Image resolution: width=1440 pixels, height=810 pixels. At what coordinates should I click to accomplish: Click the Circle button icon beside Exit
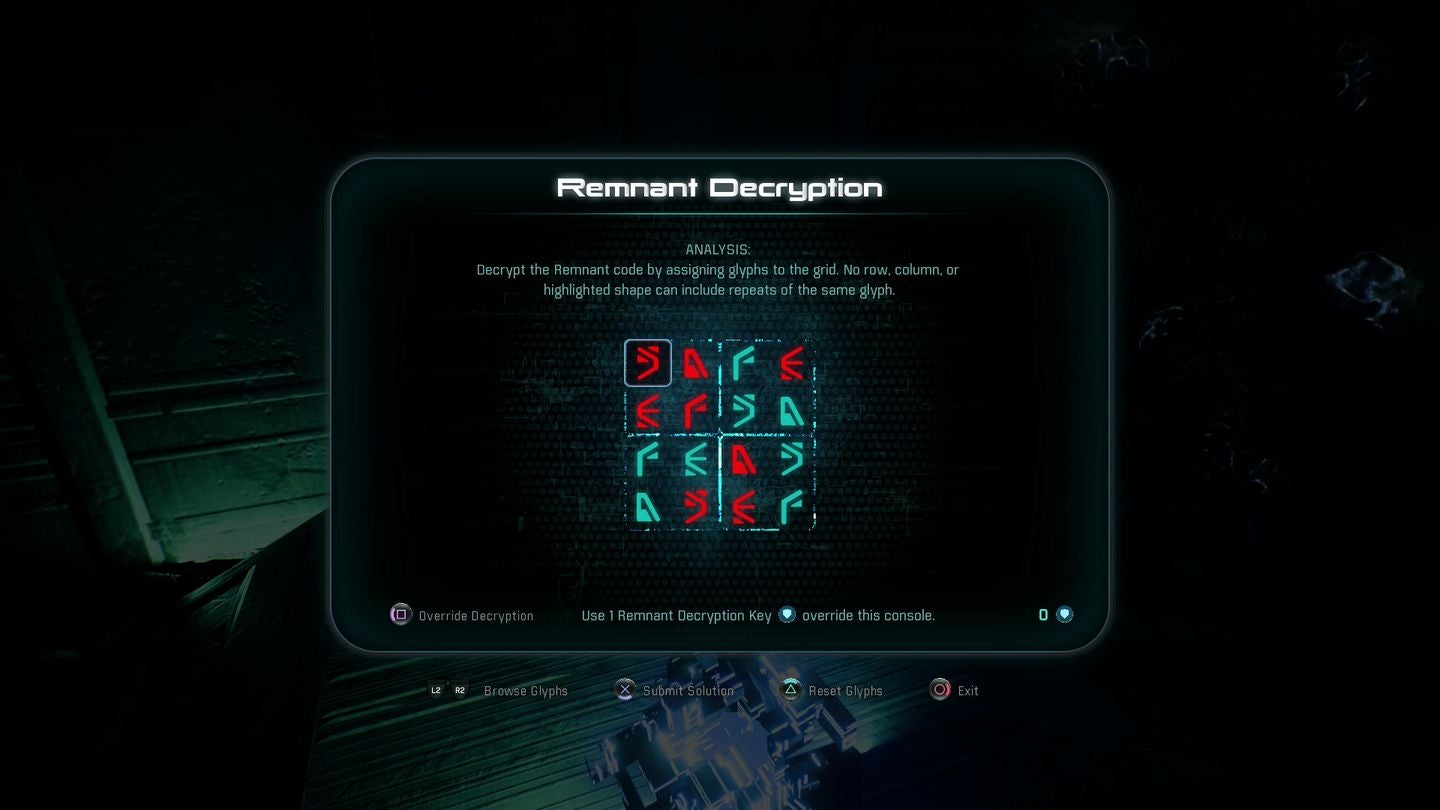click(940, 690)
